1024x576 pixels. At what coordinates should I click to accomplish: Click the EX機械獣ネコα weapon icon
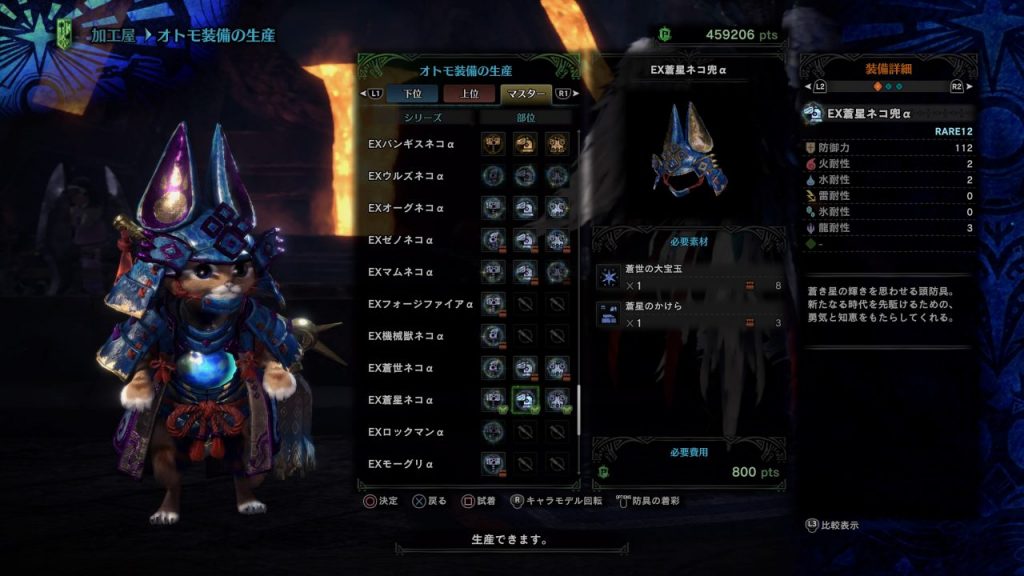[x=493, y=336]
